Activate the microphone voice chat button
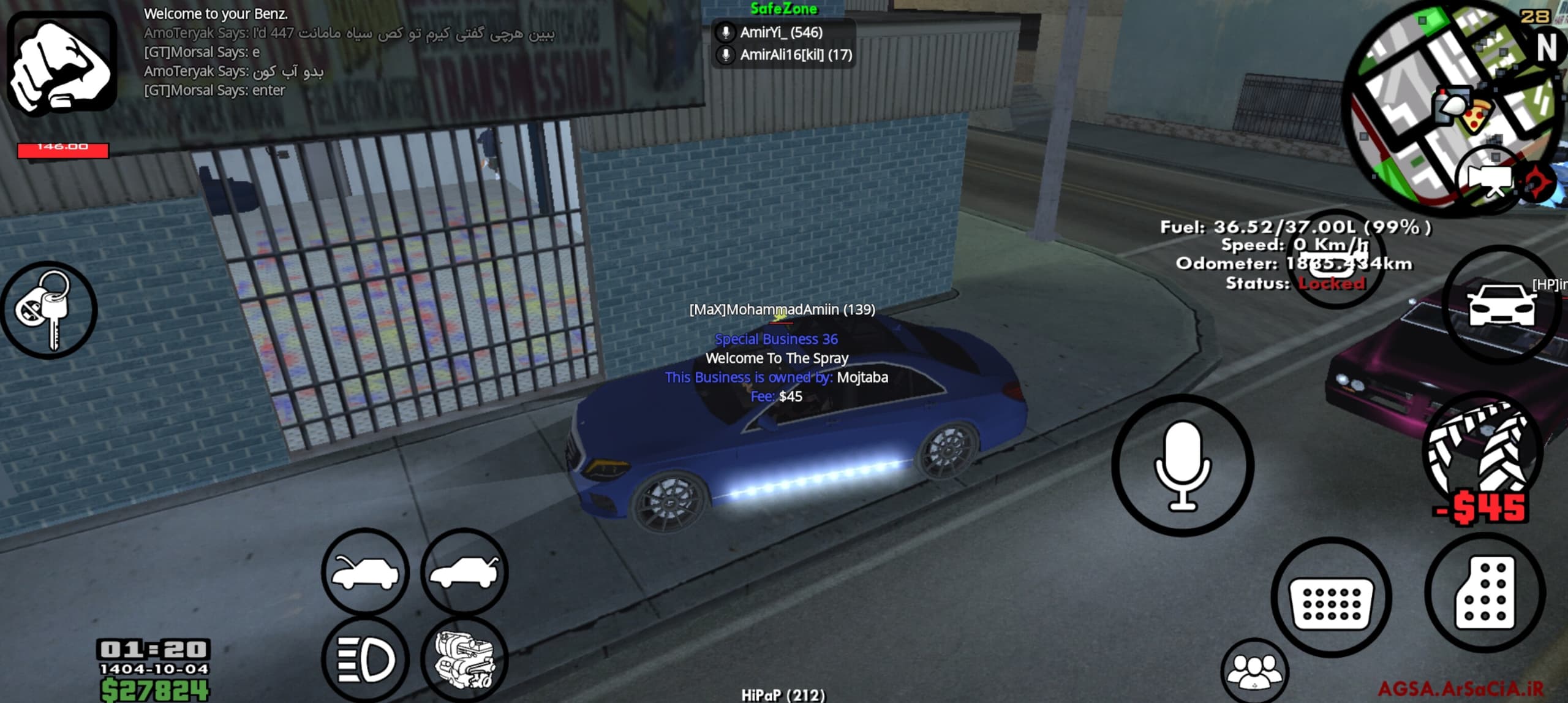Screen dimensions: 1568x703 coord(1182,466)
